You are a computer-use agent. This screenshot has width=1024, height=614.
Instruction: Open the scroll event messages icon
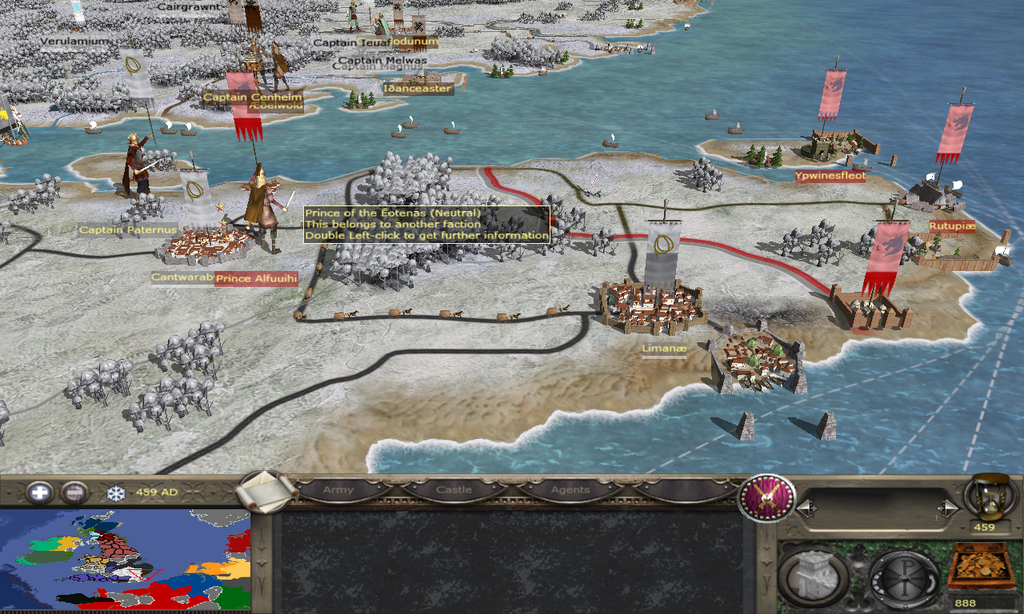267,491
